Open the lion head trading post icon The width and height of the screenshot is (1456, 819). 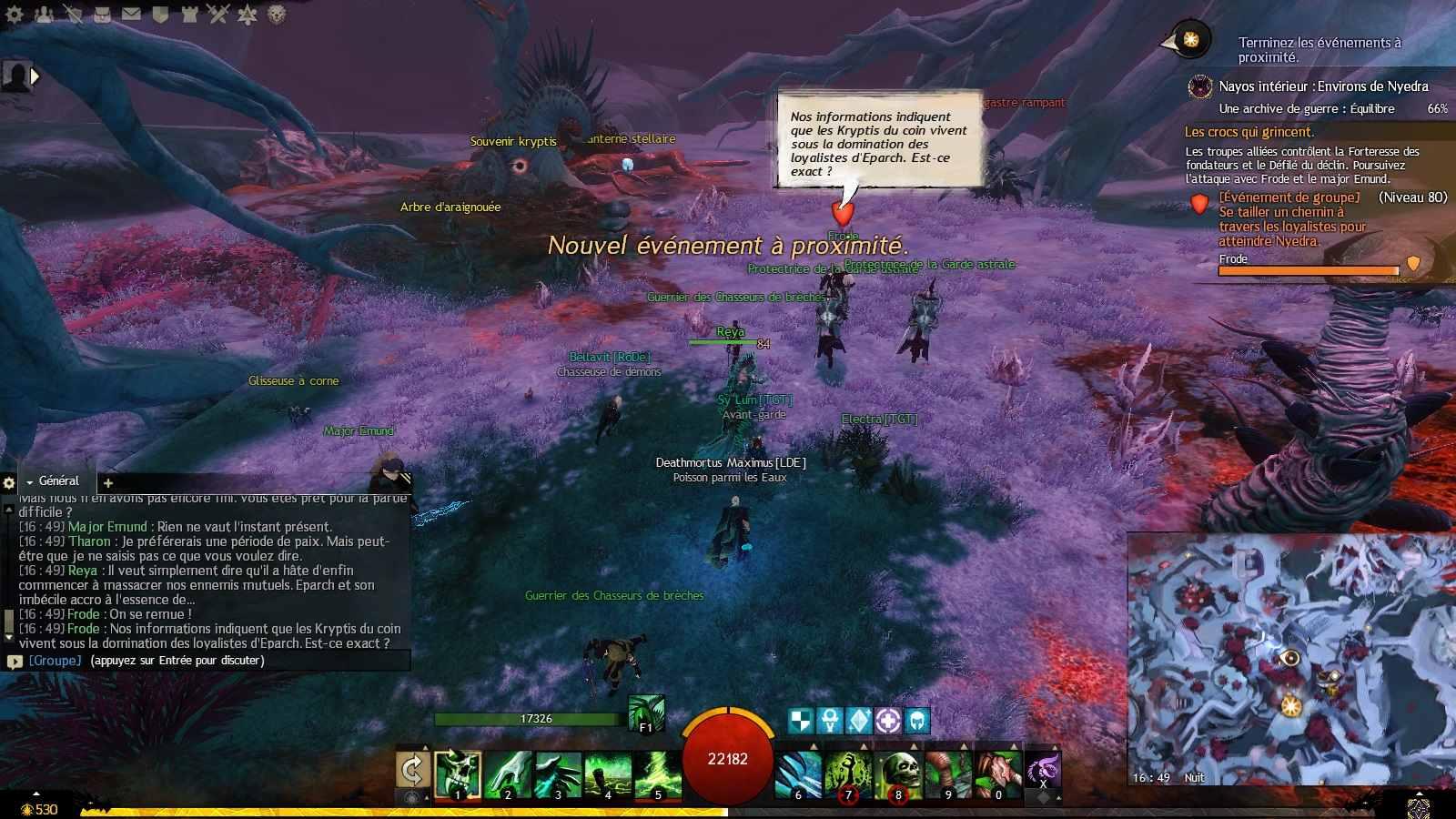point(276,14)
